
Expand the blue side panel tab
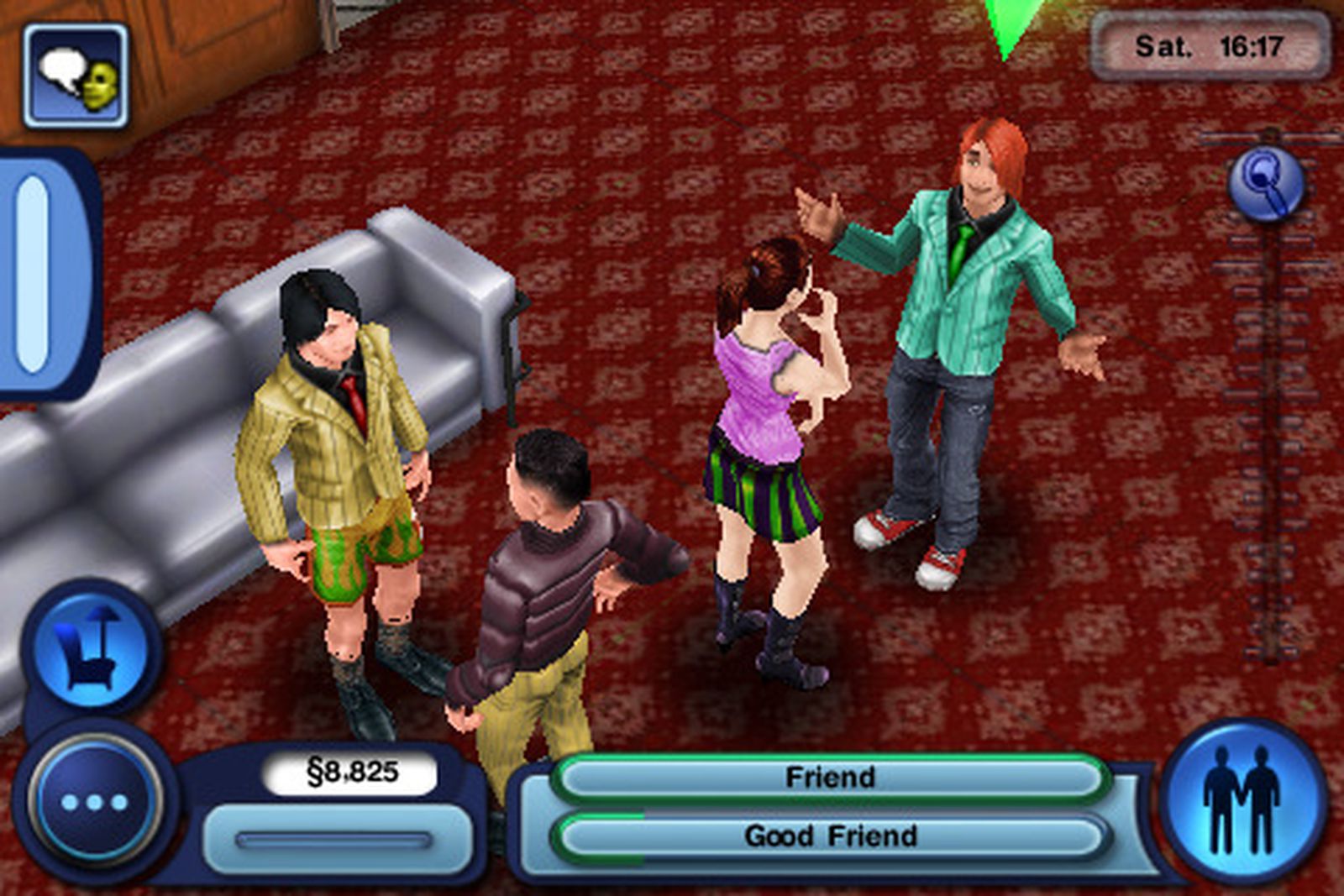(35, 273)
